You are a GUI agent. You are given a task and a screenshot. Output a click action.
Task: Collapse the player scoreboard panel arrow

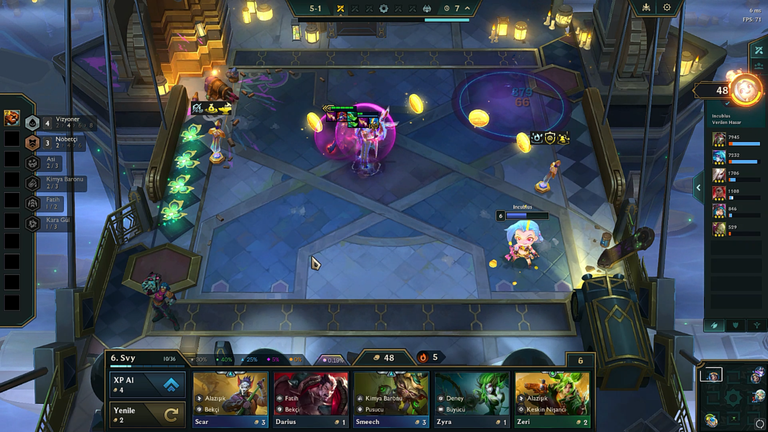click(x=698, y=185)
